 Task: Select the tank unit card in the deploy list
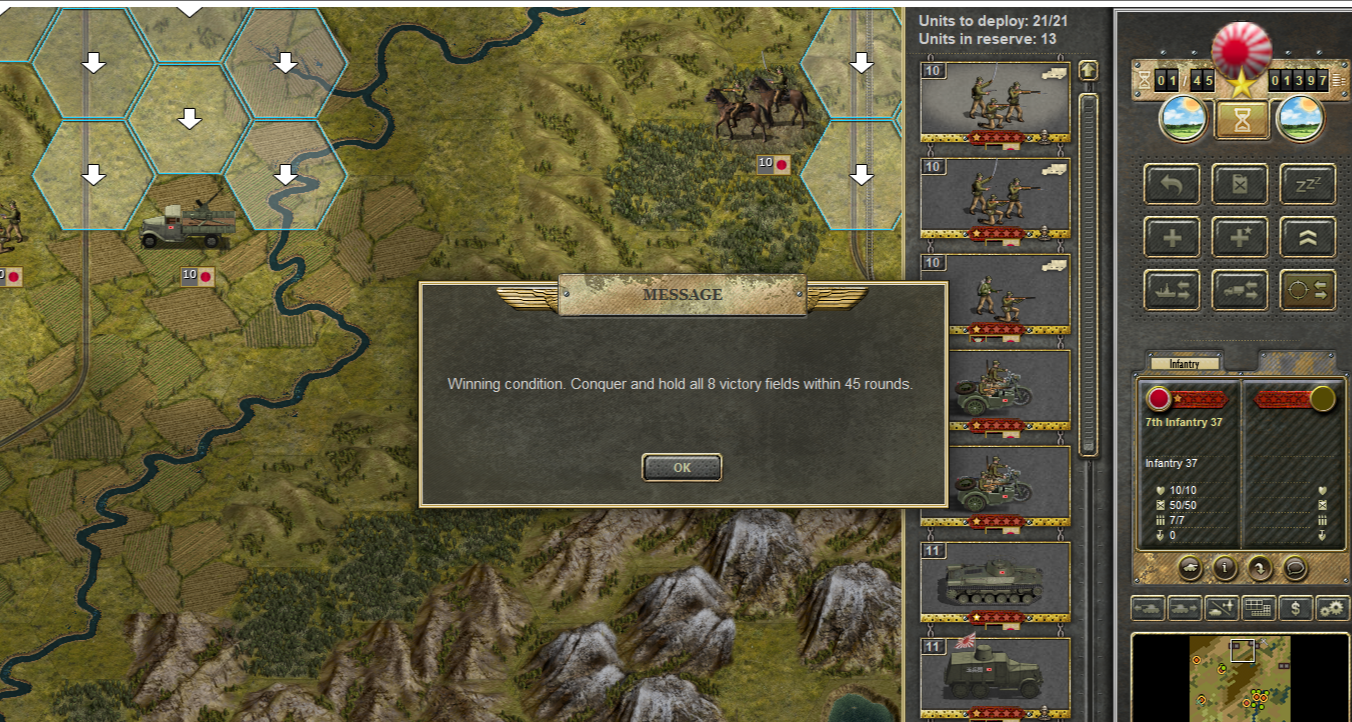tap(995, 583)
